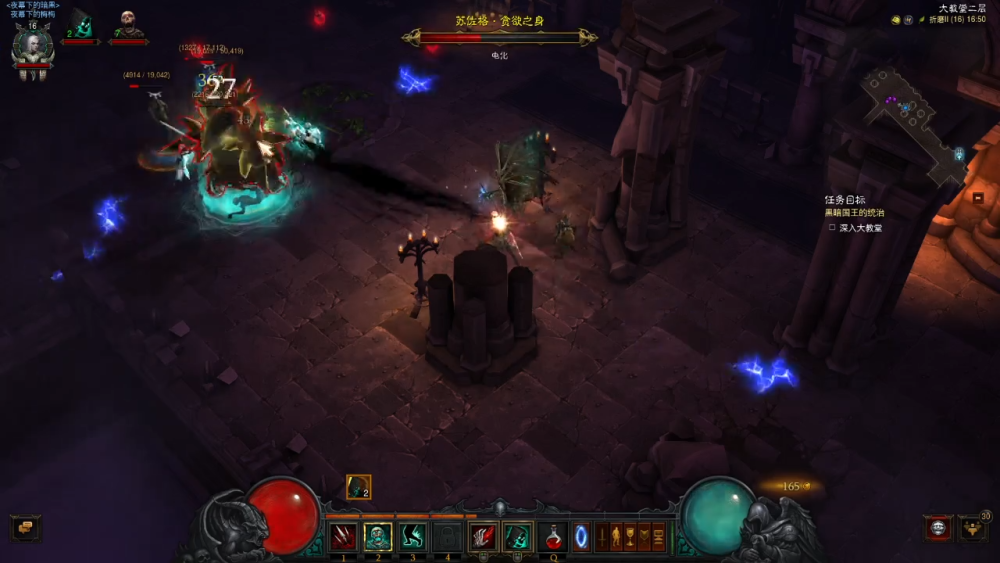Image resolution: width=1000 pixels, height=563 pixels.
Task: Click the active skeleton buff icon
Action: pyautogui.click(x=358, y=487)
